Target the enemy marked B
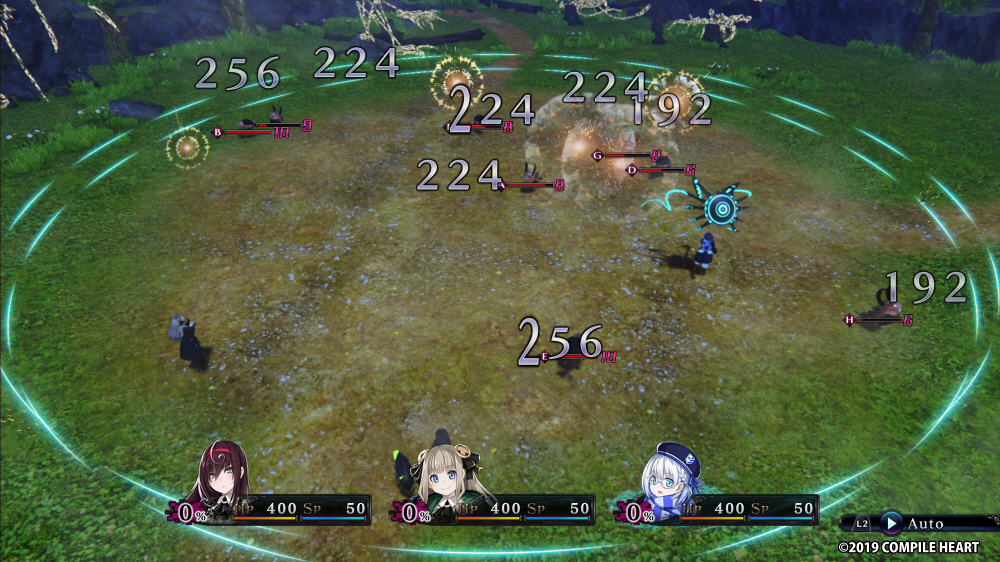The image size is (1000, 562). (217, 131)
